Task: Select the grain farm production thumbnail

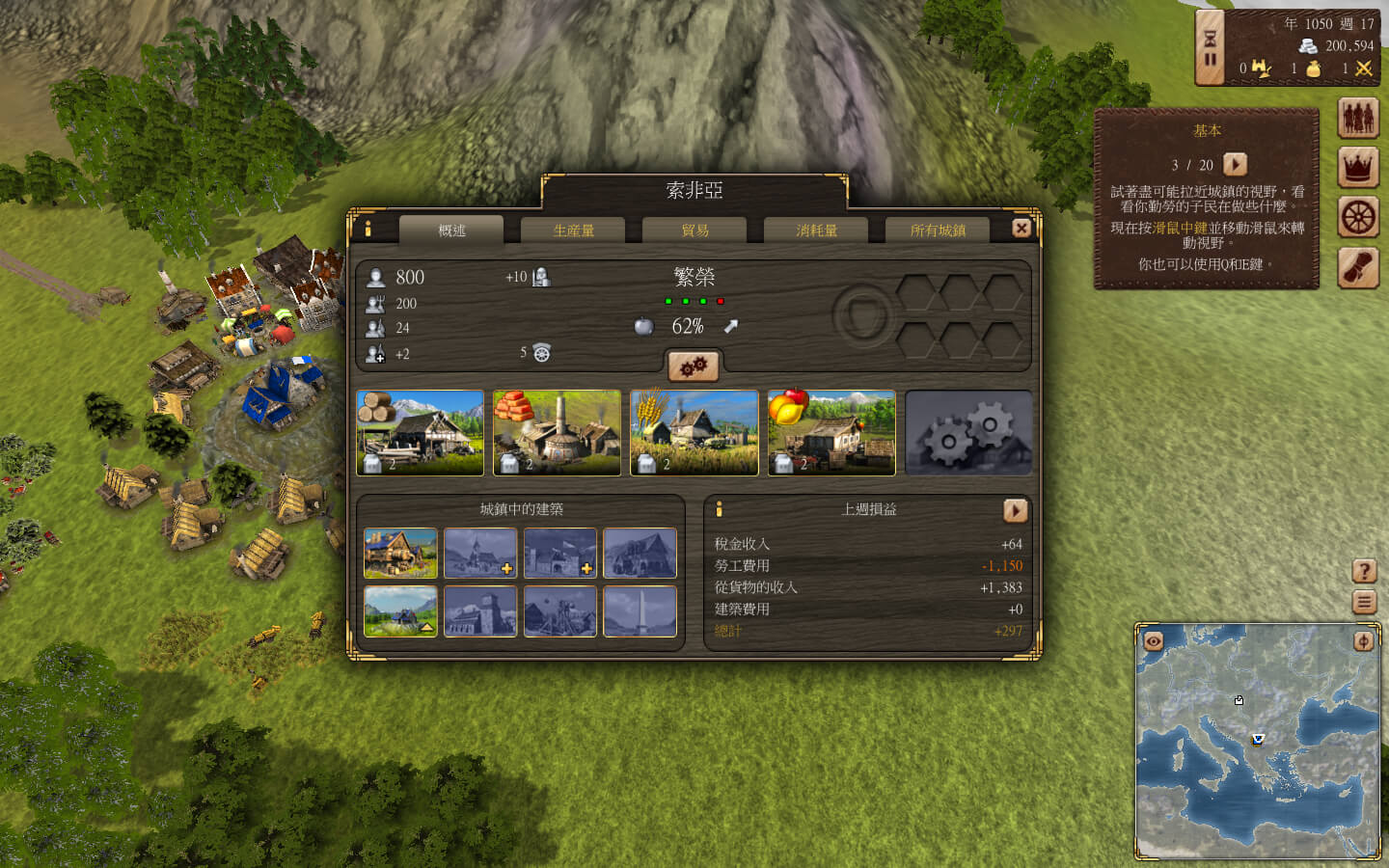Action: tap(694, 433)
